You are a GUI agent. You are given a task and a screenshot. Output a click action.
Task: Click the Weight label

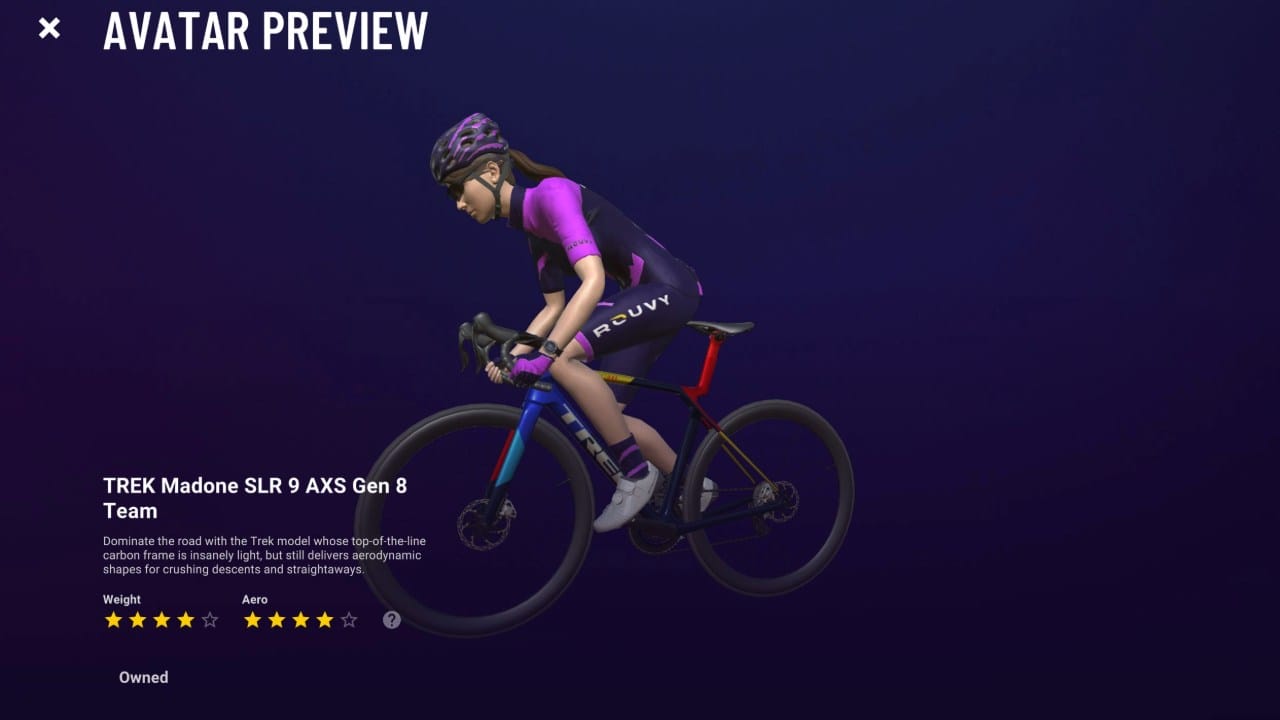120,599
